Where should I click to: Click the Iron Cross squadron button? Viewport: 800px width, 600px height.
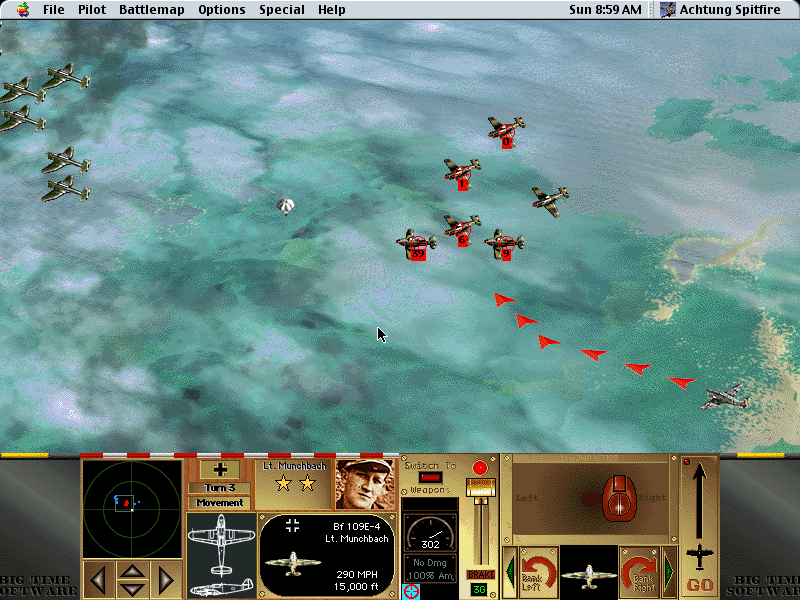click(220, 469)
